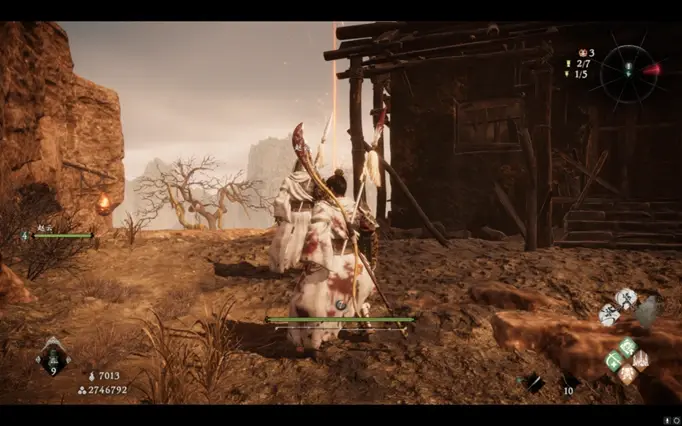Cast the top green diamond wizardry spell
The width and height of the screenshot is (682, 426).
627,346
